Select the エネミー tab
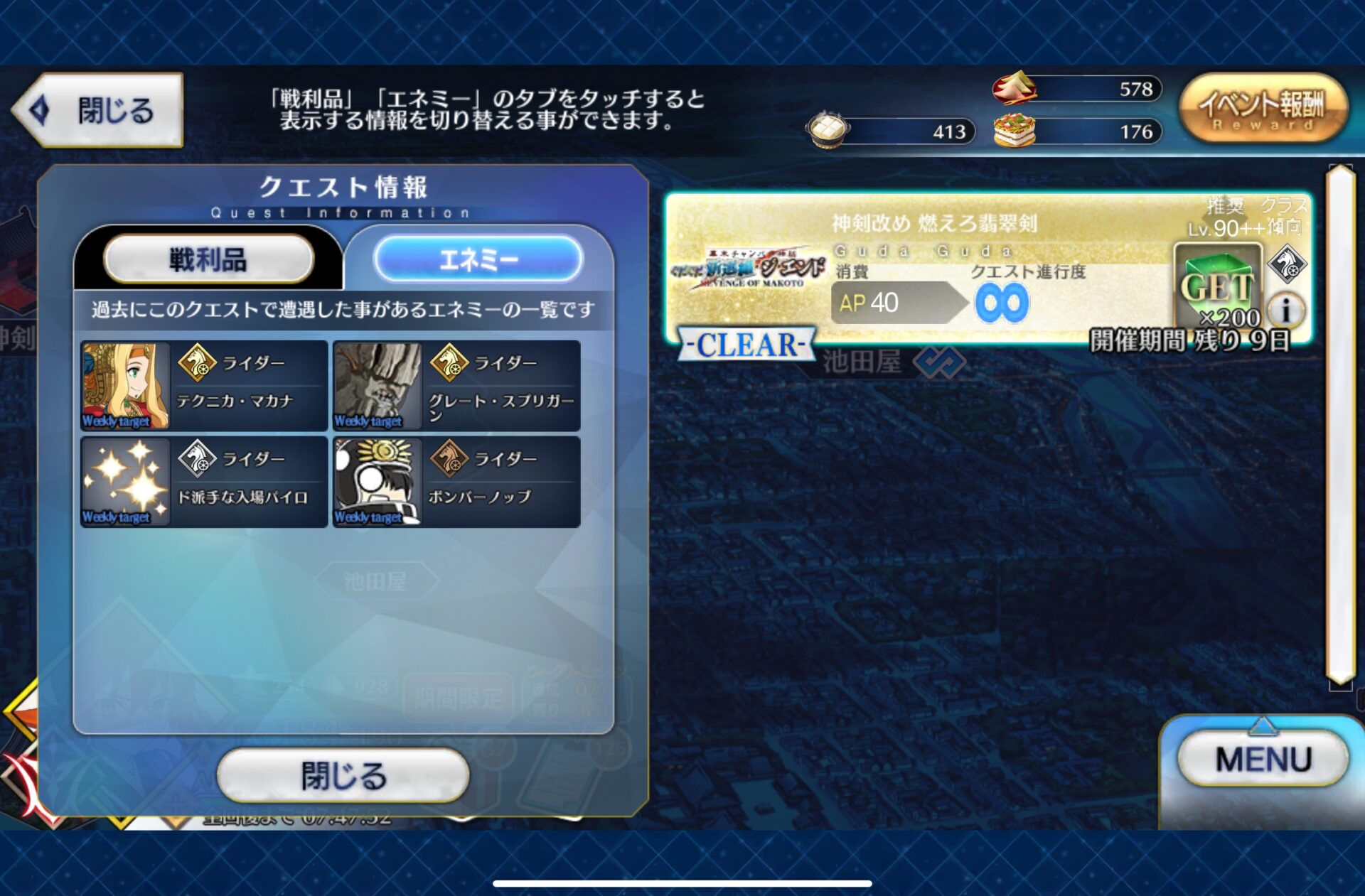The image size is (1365, 896). tap(478, 259)
